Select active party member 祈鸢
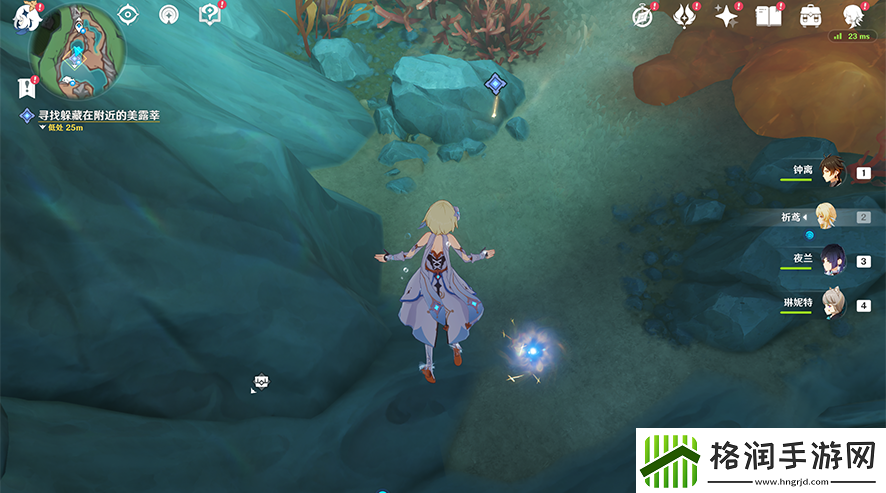Screen dimensions: 886x493 (826, 216)
